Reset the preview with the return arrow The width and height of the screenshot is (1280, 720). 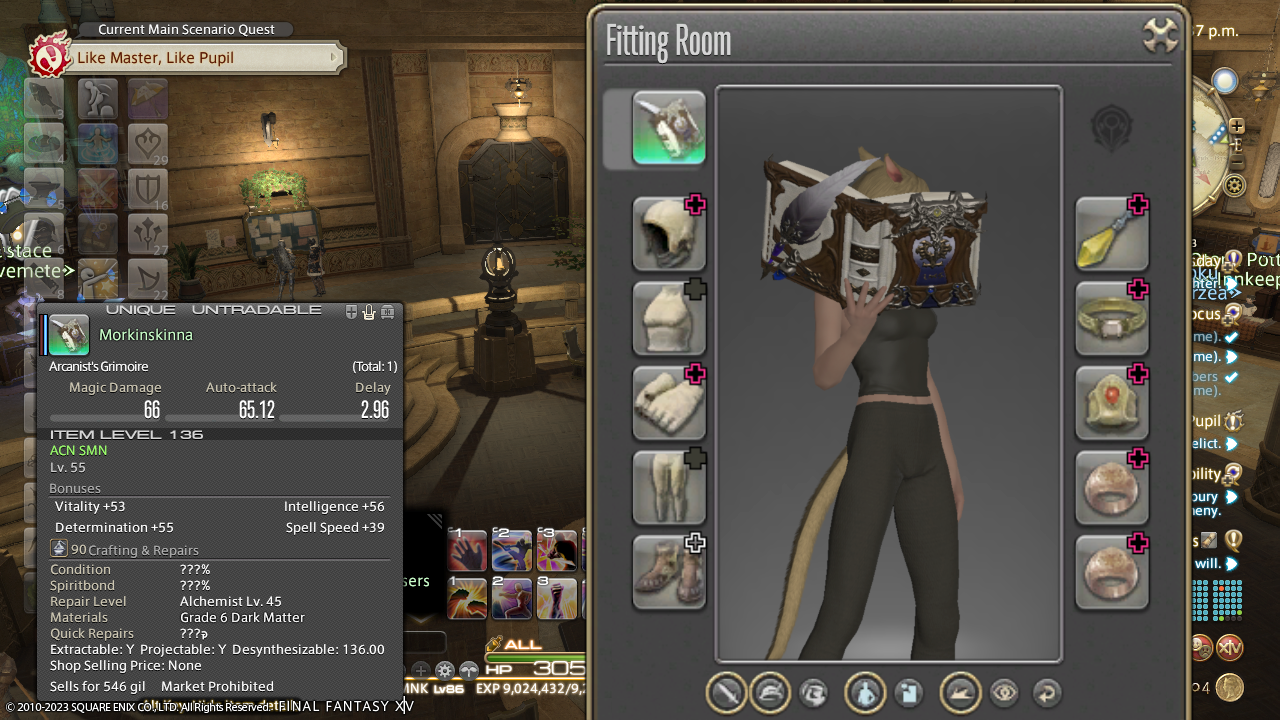(x=1046, y=693)
